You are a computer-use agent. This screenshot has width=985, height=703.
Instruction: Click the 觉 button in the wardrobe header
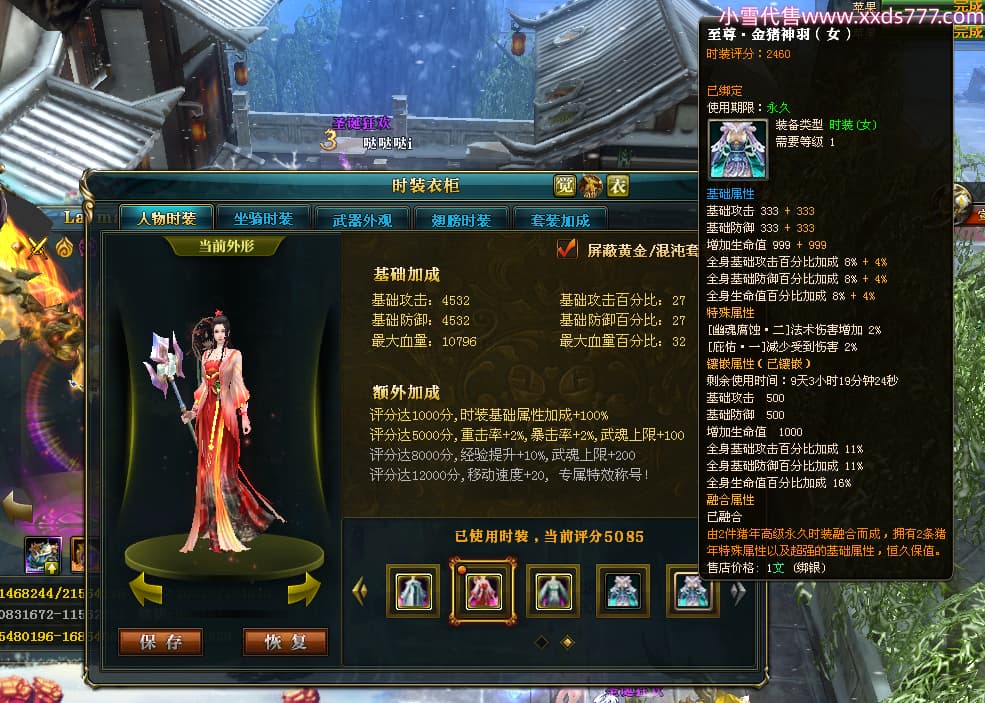click(565, 186)
